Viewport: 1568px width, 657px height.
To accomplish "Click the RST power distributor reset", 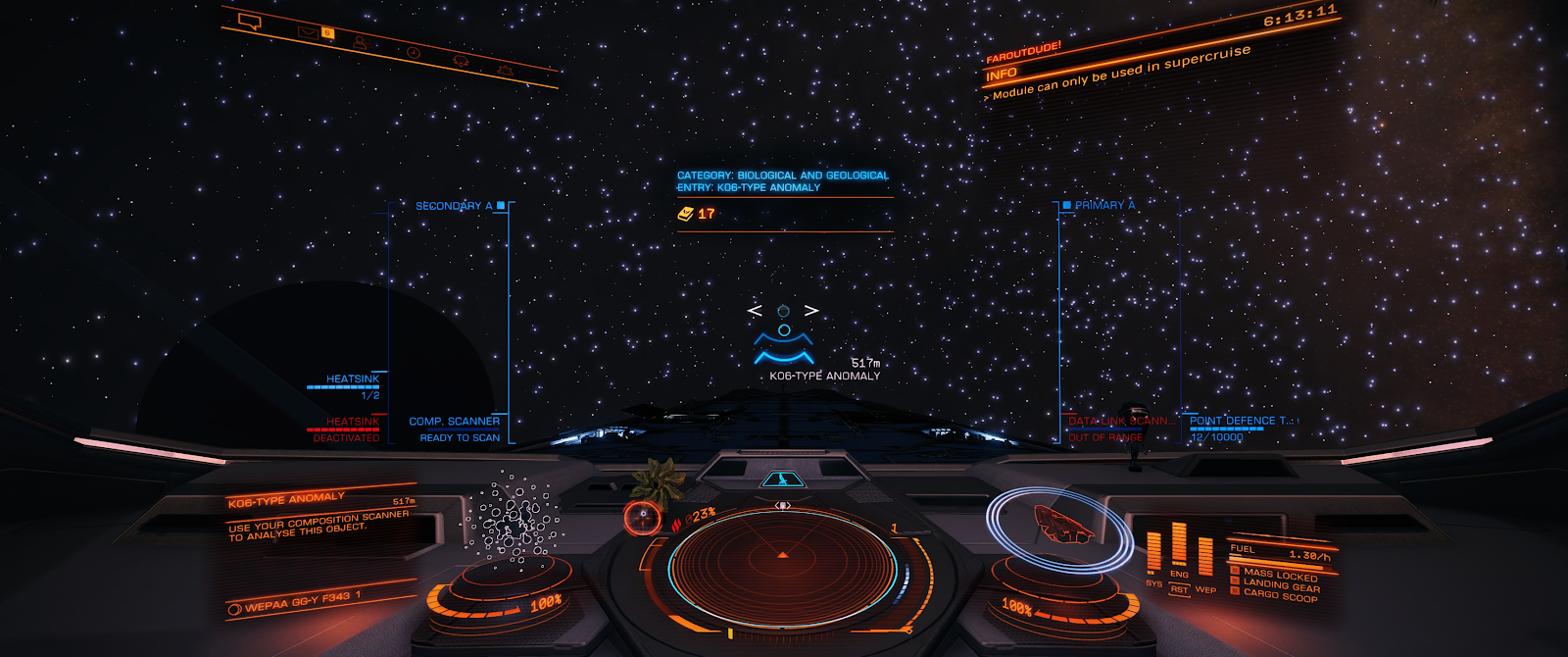I will click(1179, 589).
